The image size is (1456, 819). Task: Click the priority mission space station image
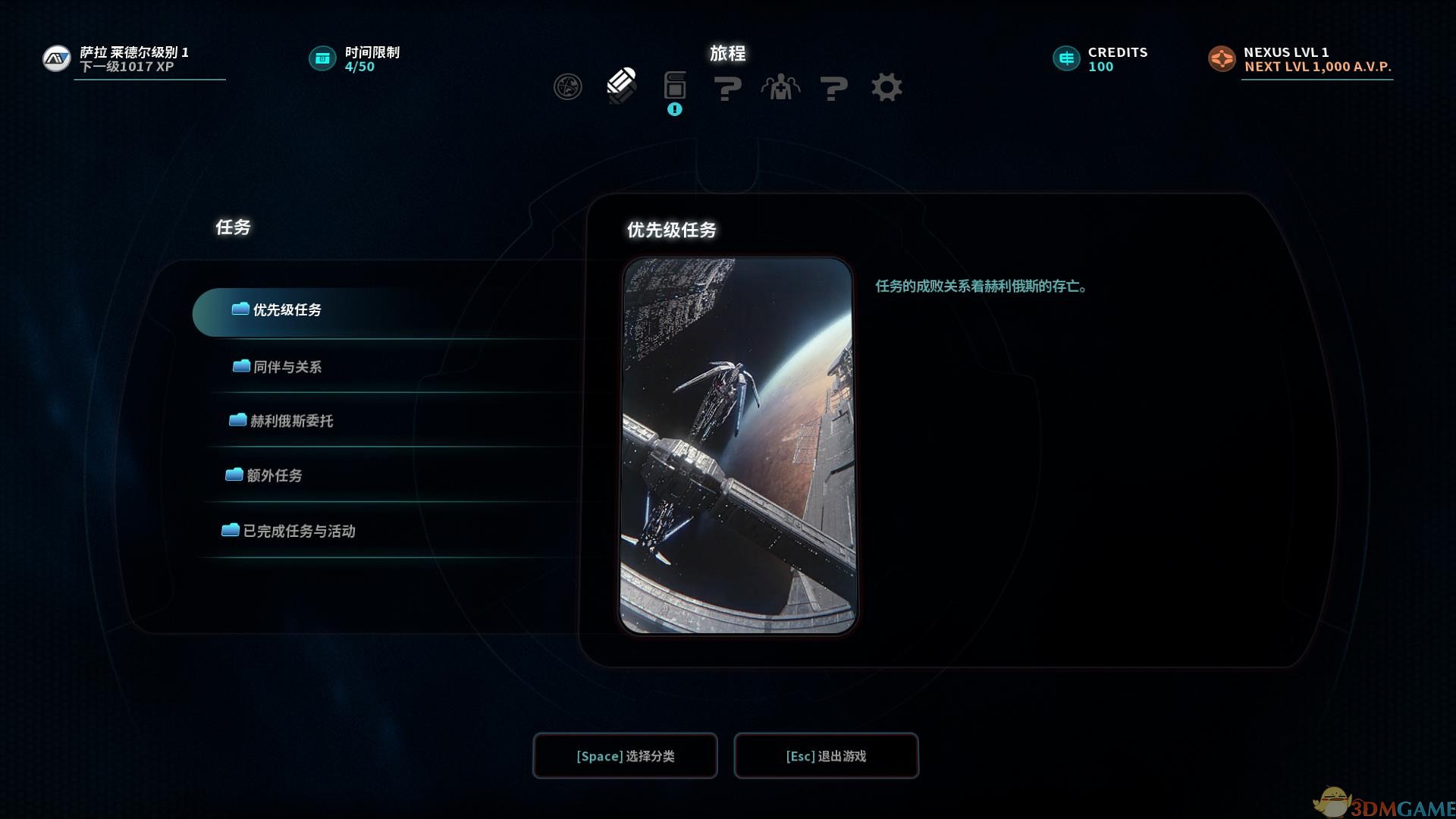click(x=738, y=446)
